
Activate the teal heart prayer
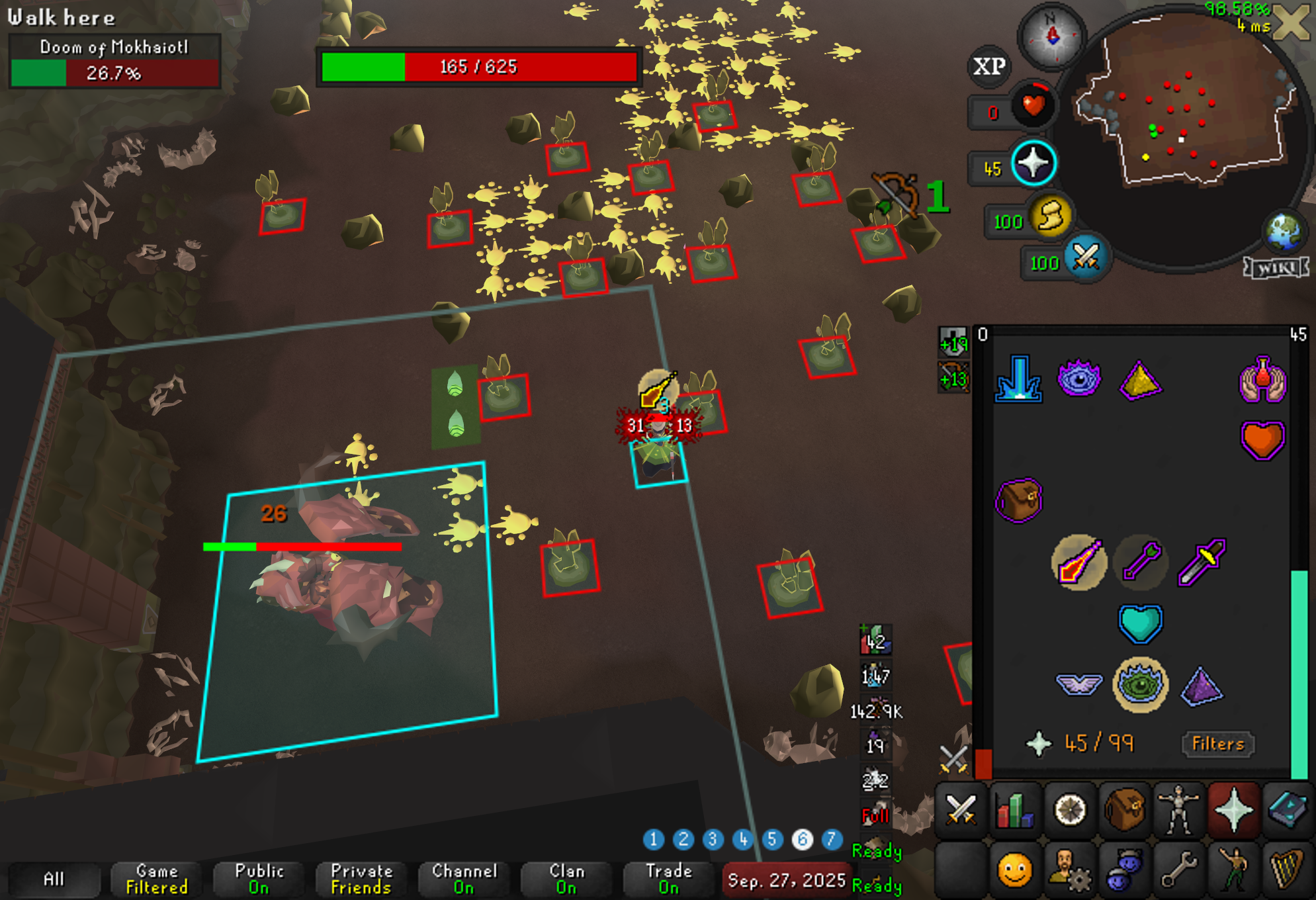click(x=1140, y=623)
